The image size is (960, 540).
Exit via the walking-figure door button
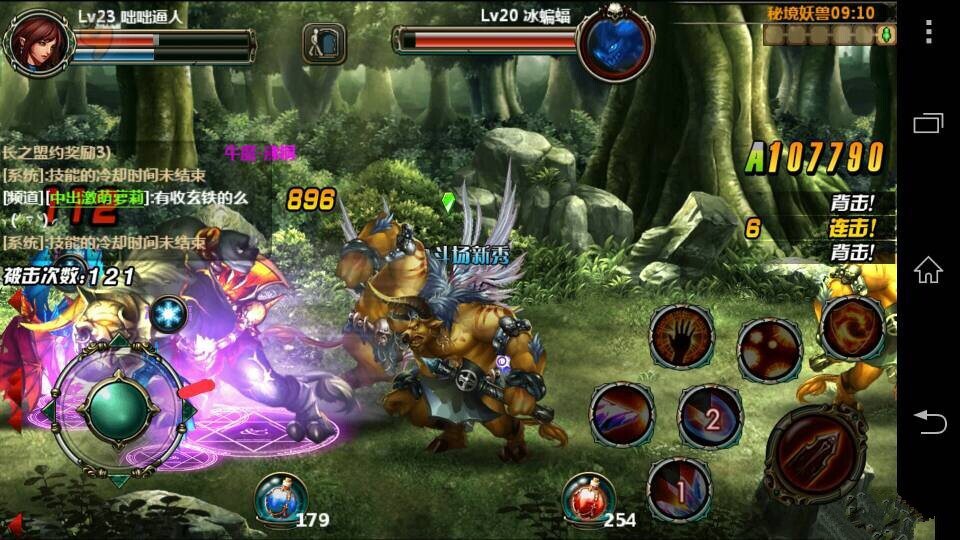click(x=324, y=43)
